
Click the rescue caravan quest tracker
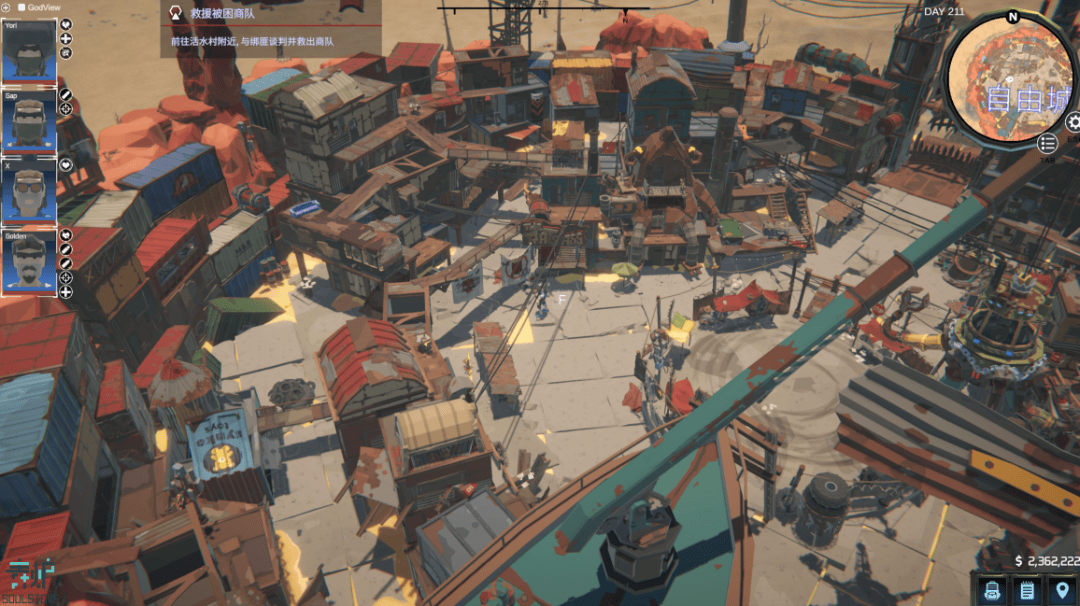tap(270, 28)
